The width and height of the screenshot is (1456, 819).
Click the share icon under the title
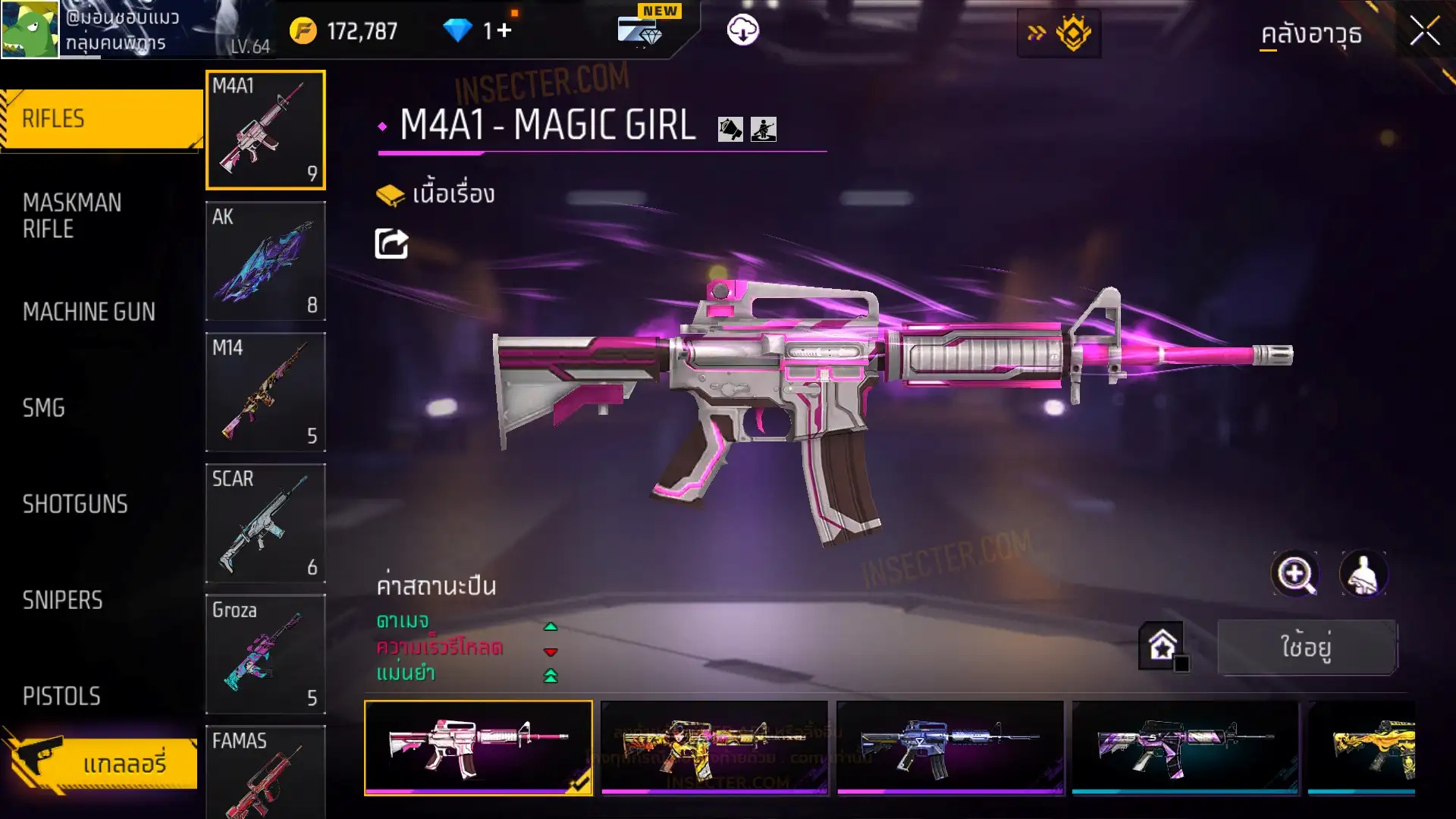[x=391, y=244]
